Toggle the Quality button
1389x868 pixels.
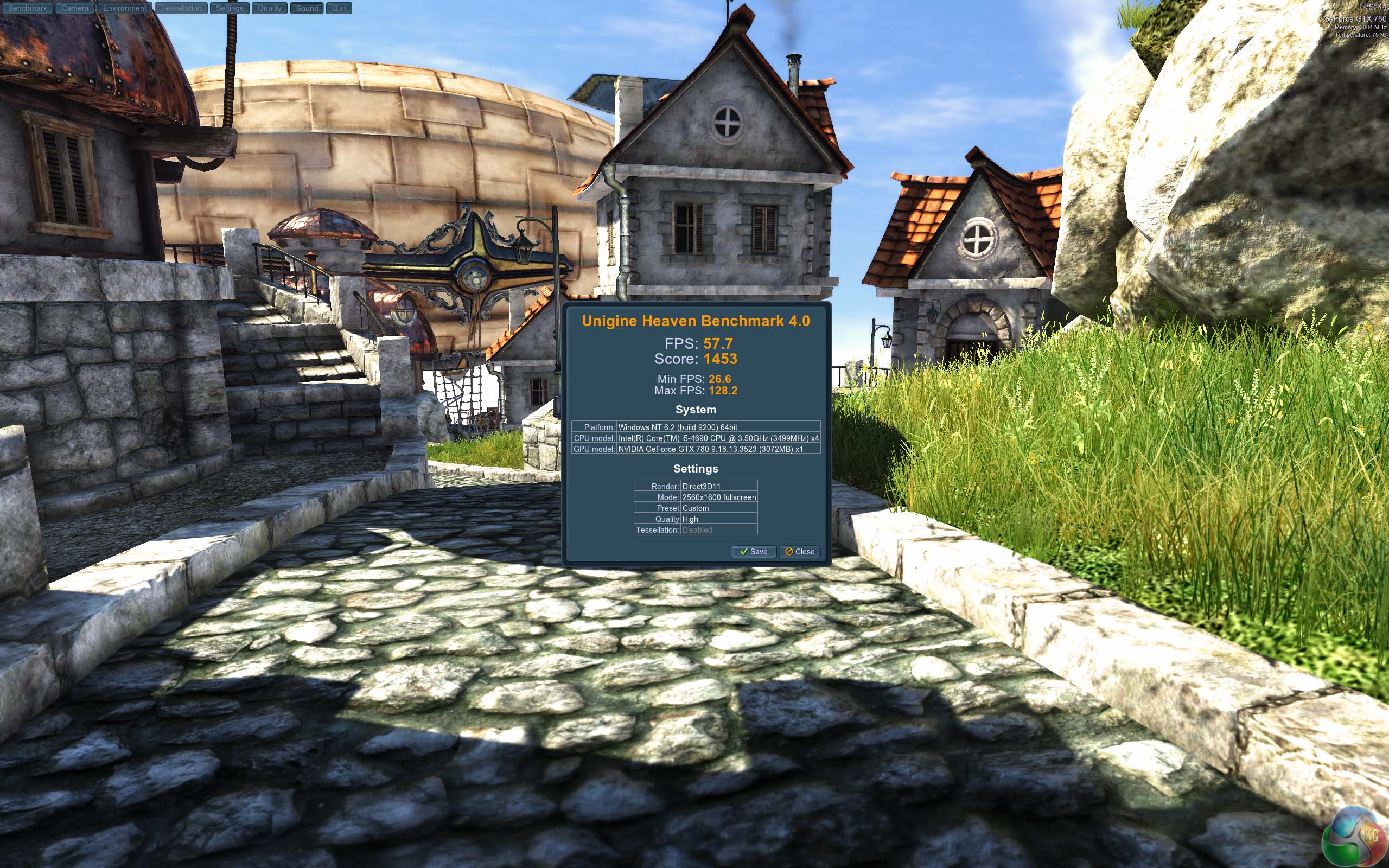pos(269,8)
